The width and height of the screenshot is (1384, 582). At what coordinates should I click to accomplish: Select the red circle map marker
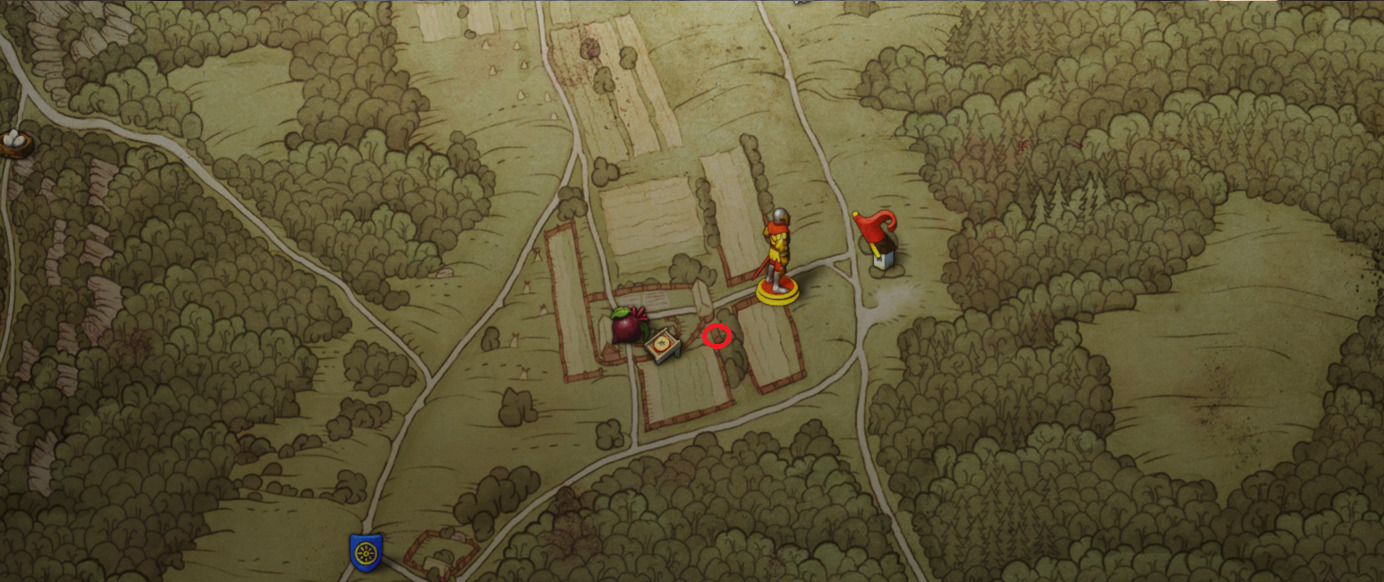pos(716,336)
